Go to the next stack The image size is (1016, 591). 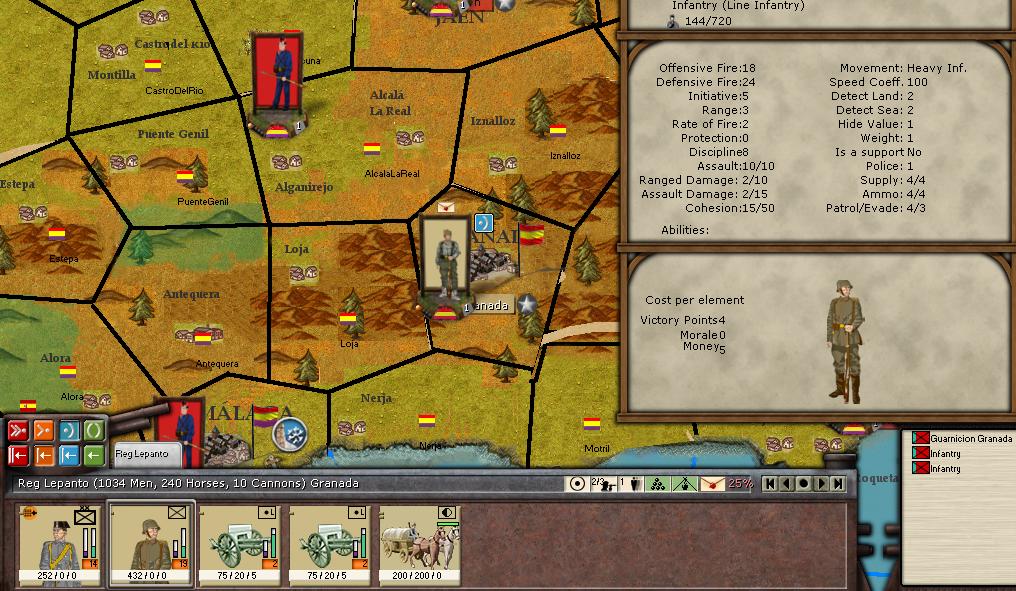[821, 484]
